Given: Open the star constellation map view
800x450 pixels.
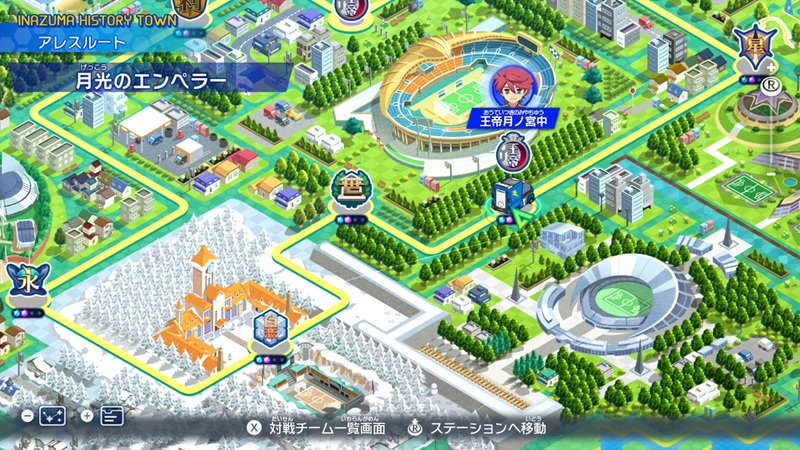Looking at the screenshot, I should 52,416.
